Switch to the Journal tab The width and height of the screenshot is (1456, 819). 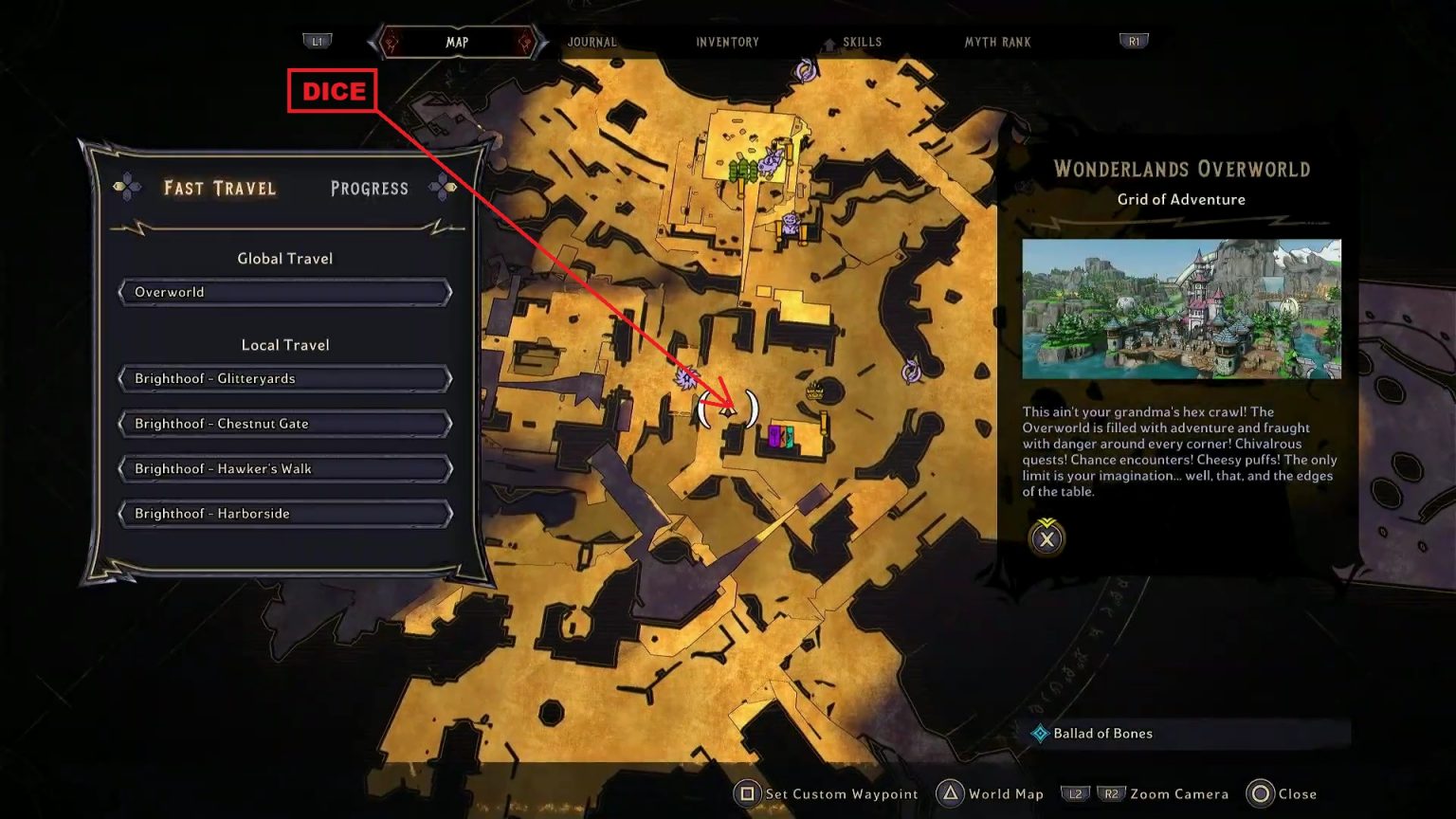tap(591, 42)
